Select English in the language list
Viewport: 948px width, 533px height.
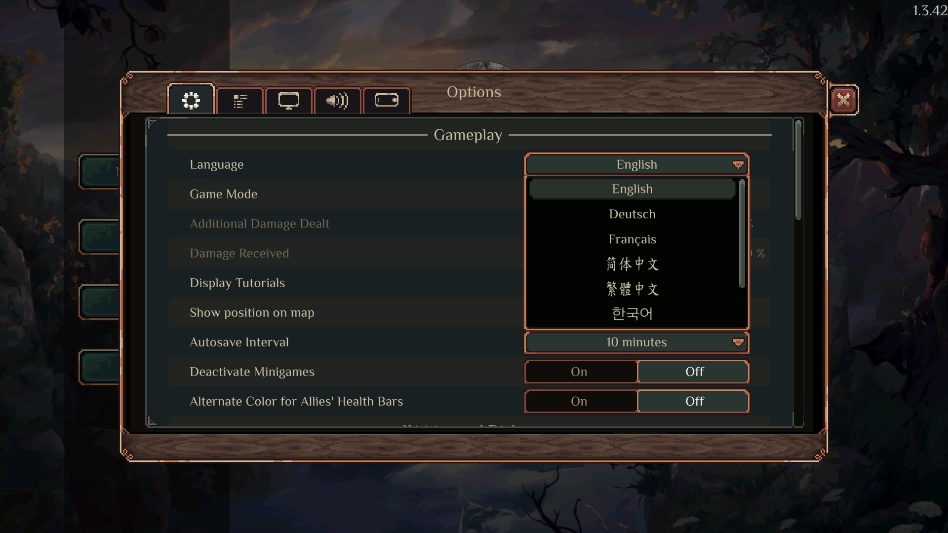[632, 189]
